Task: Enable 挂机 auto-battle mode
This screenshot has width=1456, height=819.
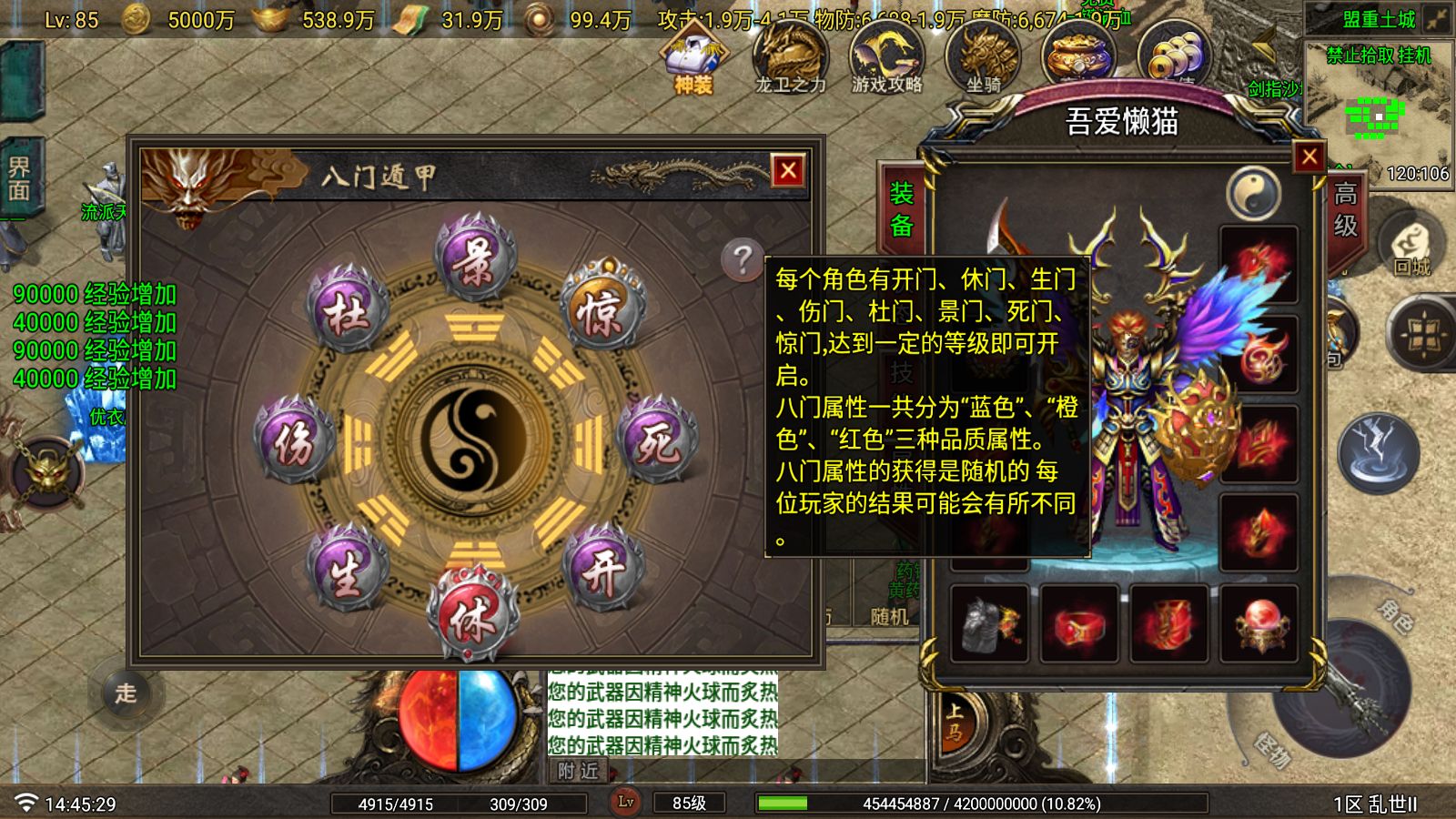Action: pyautogui.click(x=1416, y=56)
